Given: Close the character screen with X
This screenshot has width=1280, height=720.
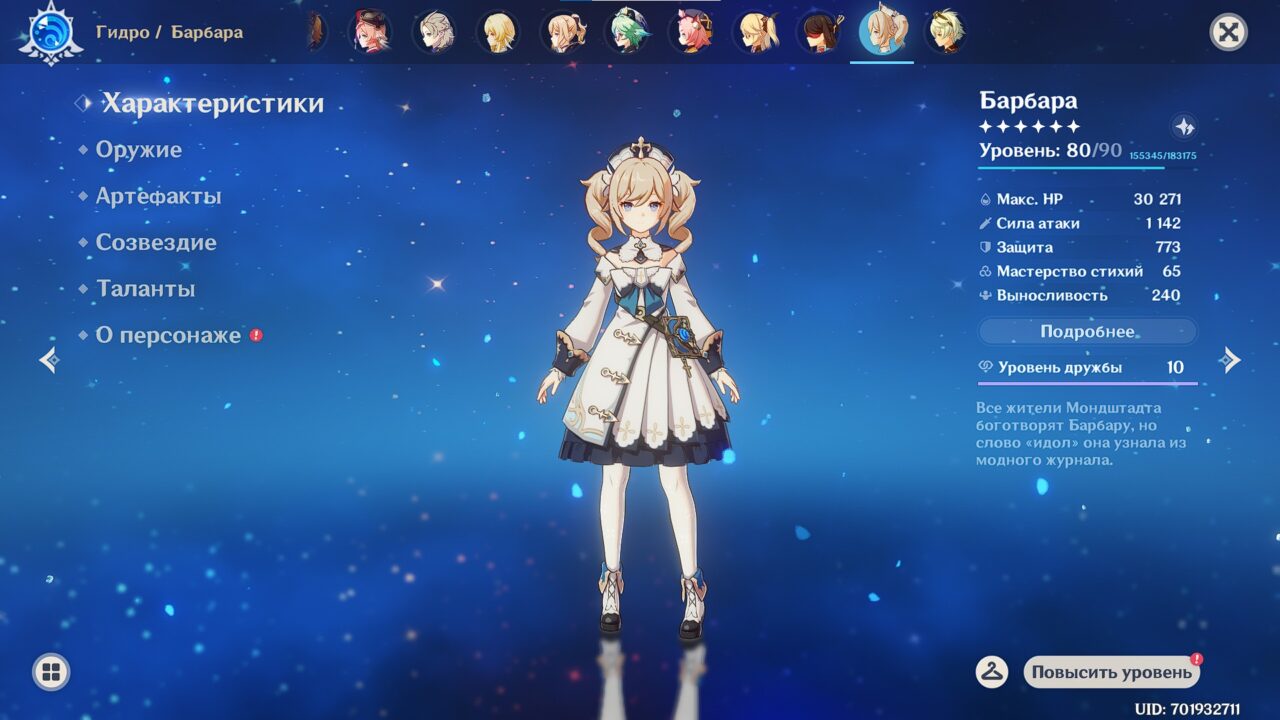Looking at the screenshot, I should (1228, 32).
